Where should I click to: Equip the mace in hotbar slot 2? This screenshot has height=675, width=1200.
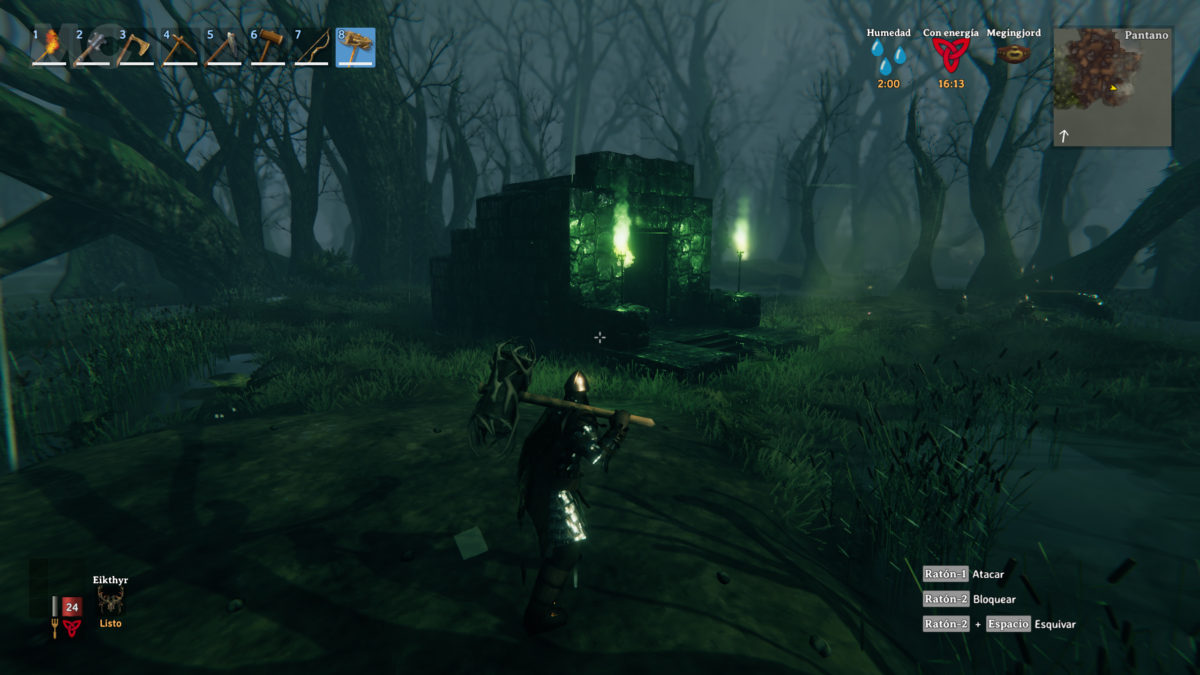pyautogui.click(x=92, y=46)
